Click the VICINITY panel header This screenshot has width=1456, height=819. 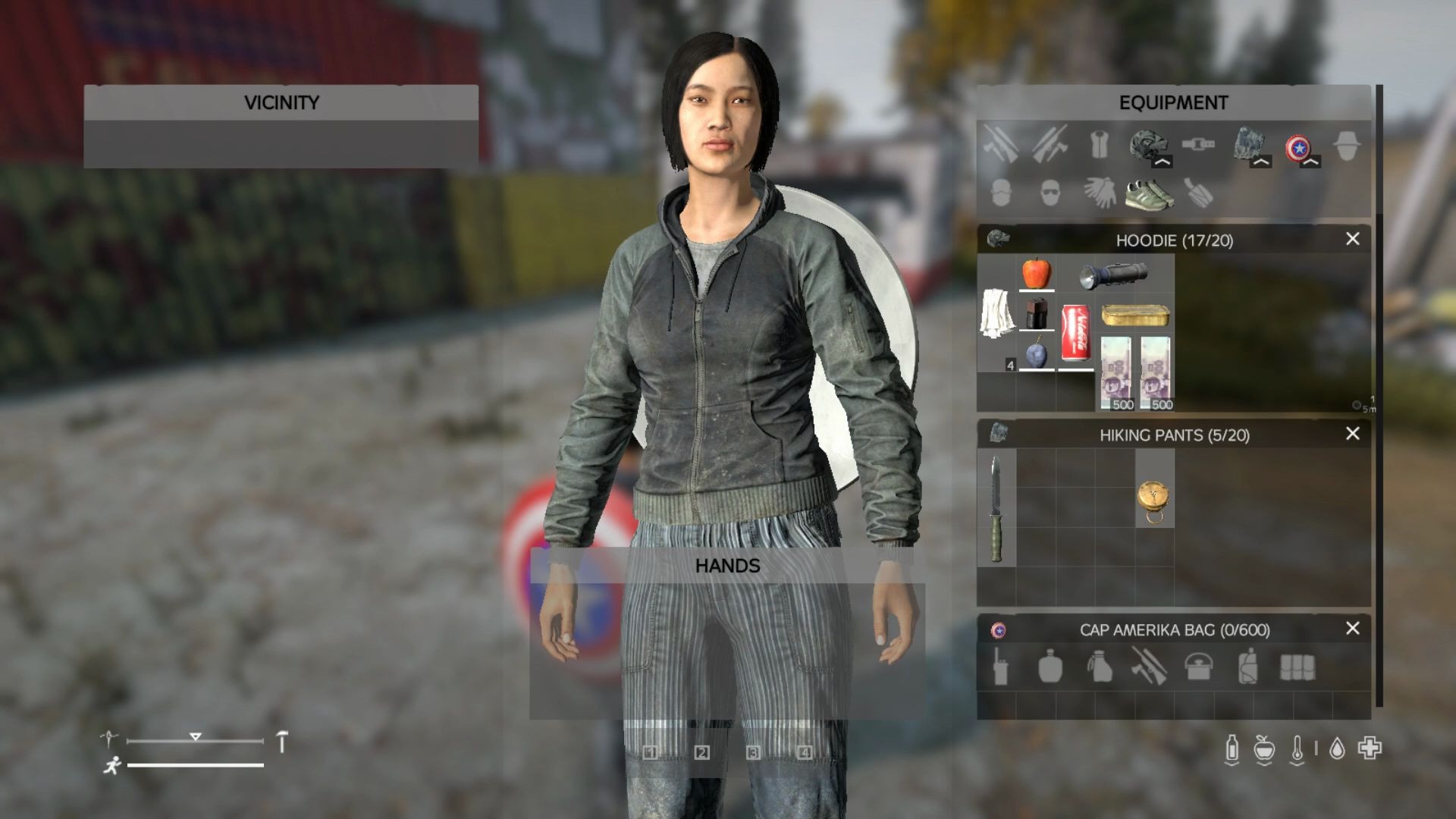[x=281, y=102]
